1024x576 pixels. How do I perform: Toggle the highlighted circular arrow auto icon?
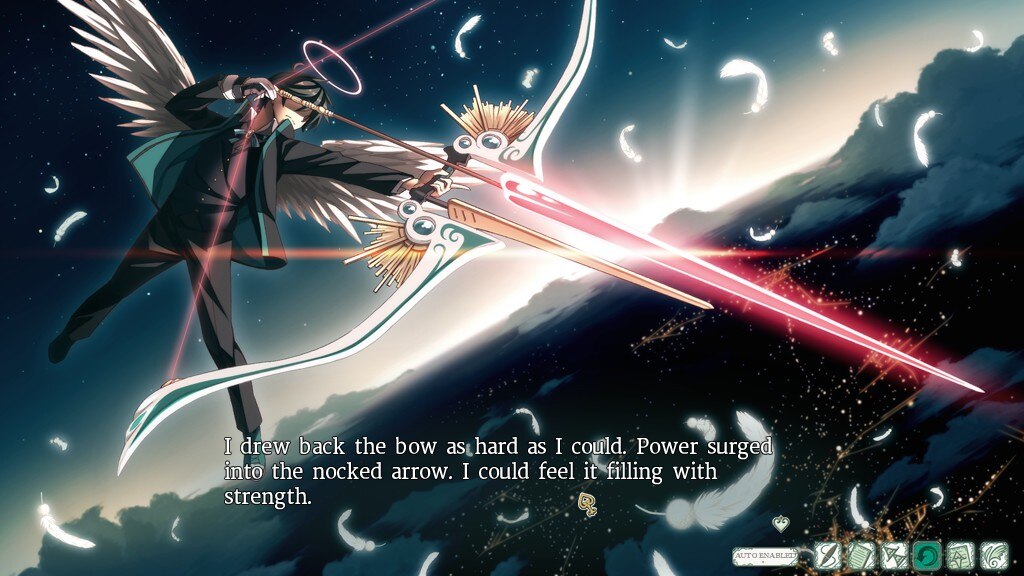coord(927,554)
